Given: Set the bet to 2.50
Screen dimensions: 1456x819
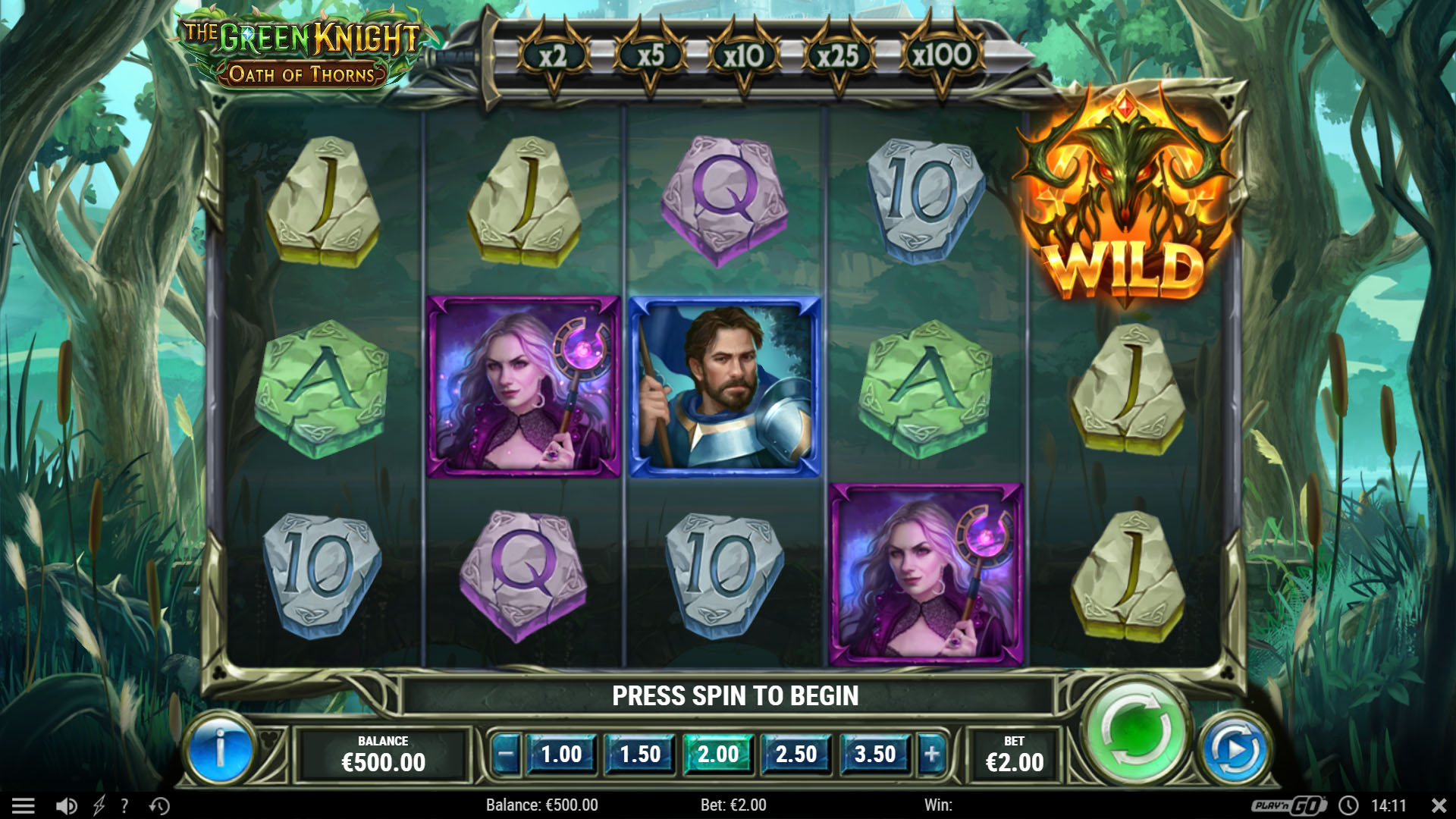Looking at the screenshot, I should (796, 755).
